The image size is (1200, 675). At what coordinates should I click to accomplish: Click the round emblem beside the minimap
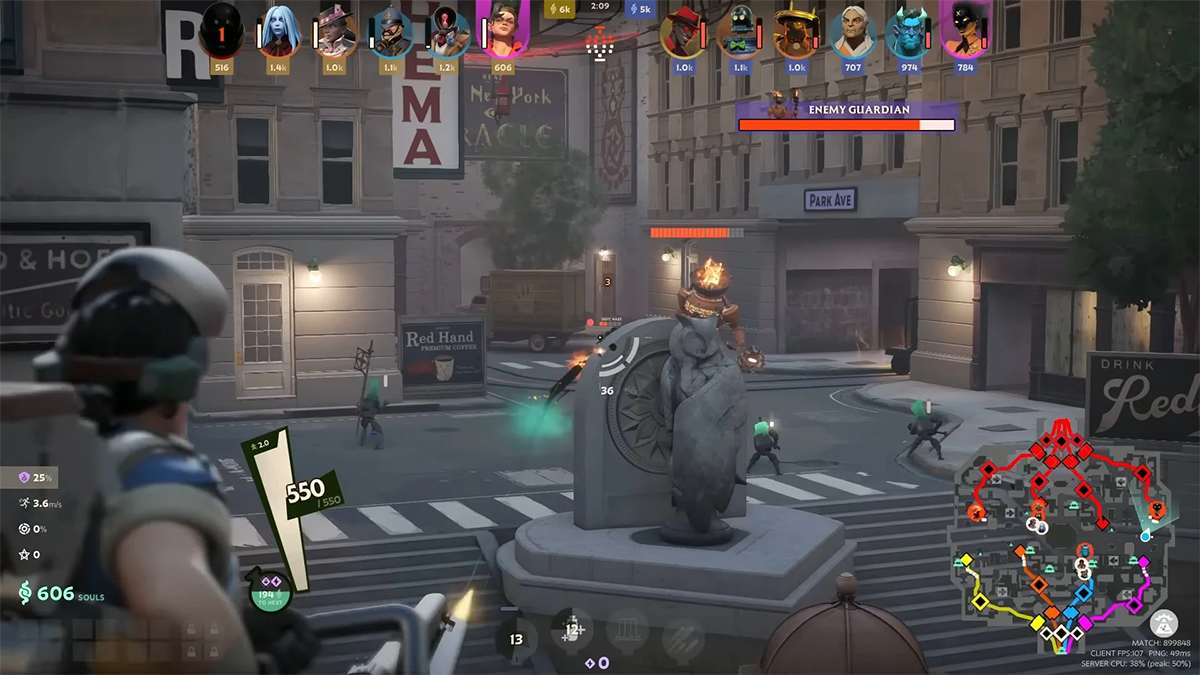click(1163, 623)
